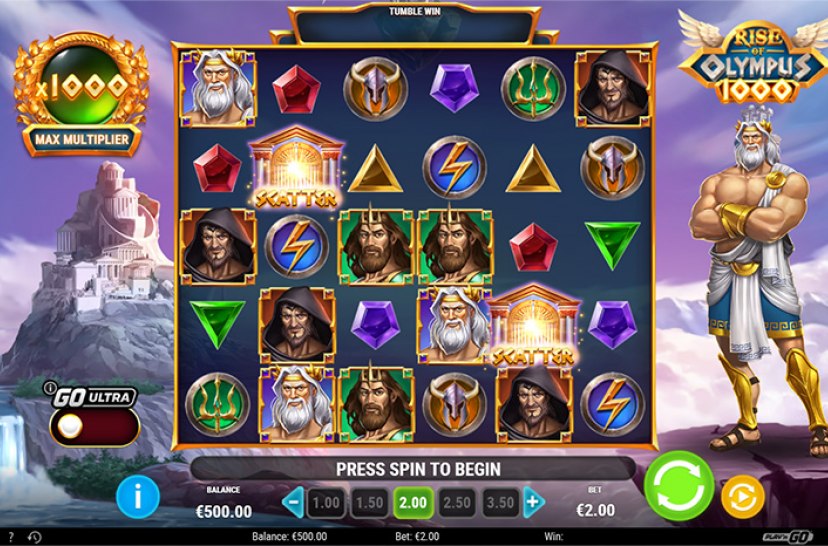The height and width of the screenshot is (546, 828).
Task: Open the game history clock icon
Action: point(34,537)
